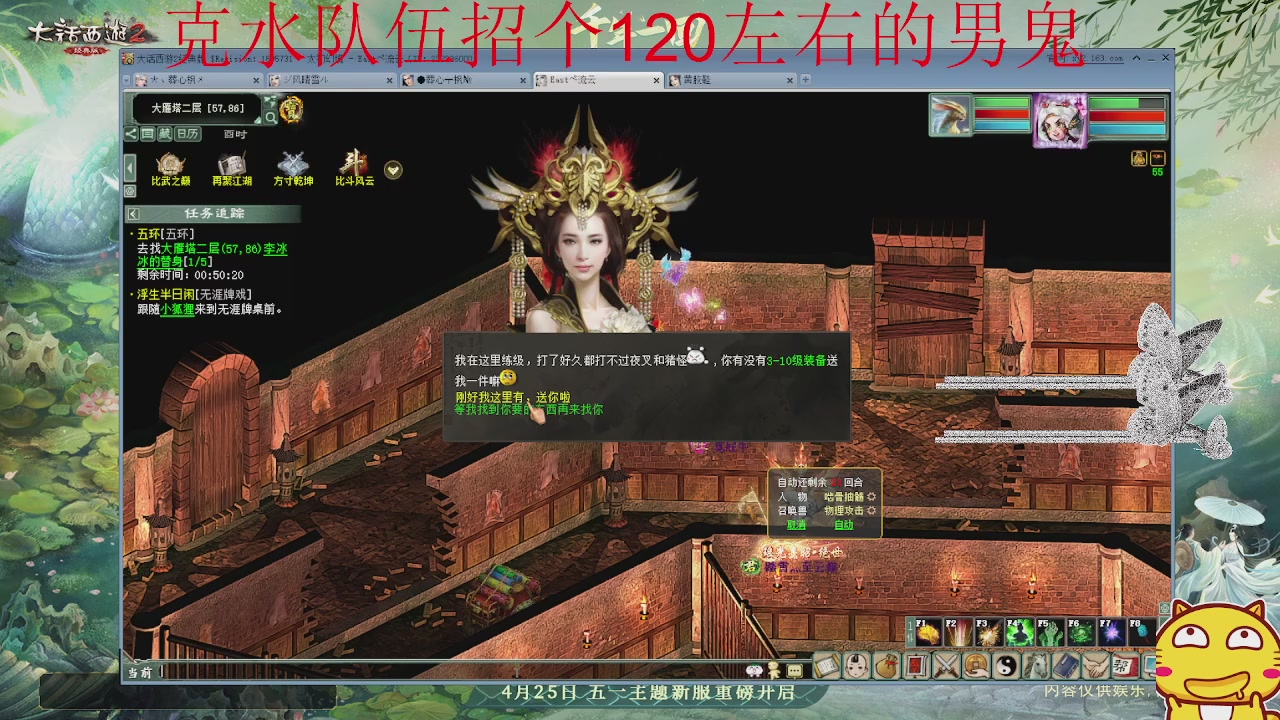The height and width of the screenshot is (720, 1280).
Task: Click the 取消 cancel button
Action: tap(796, 524)
